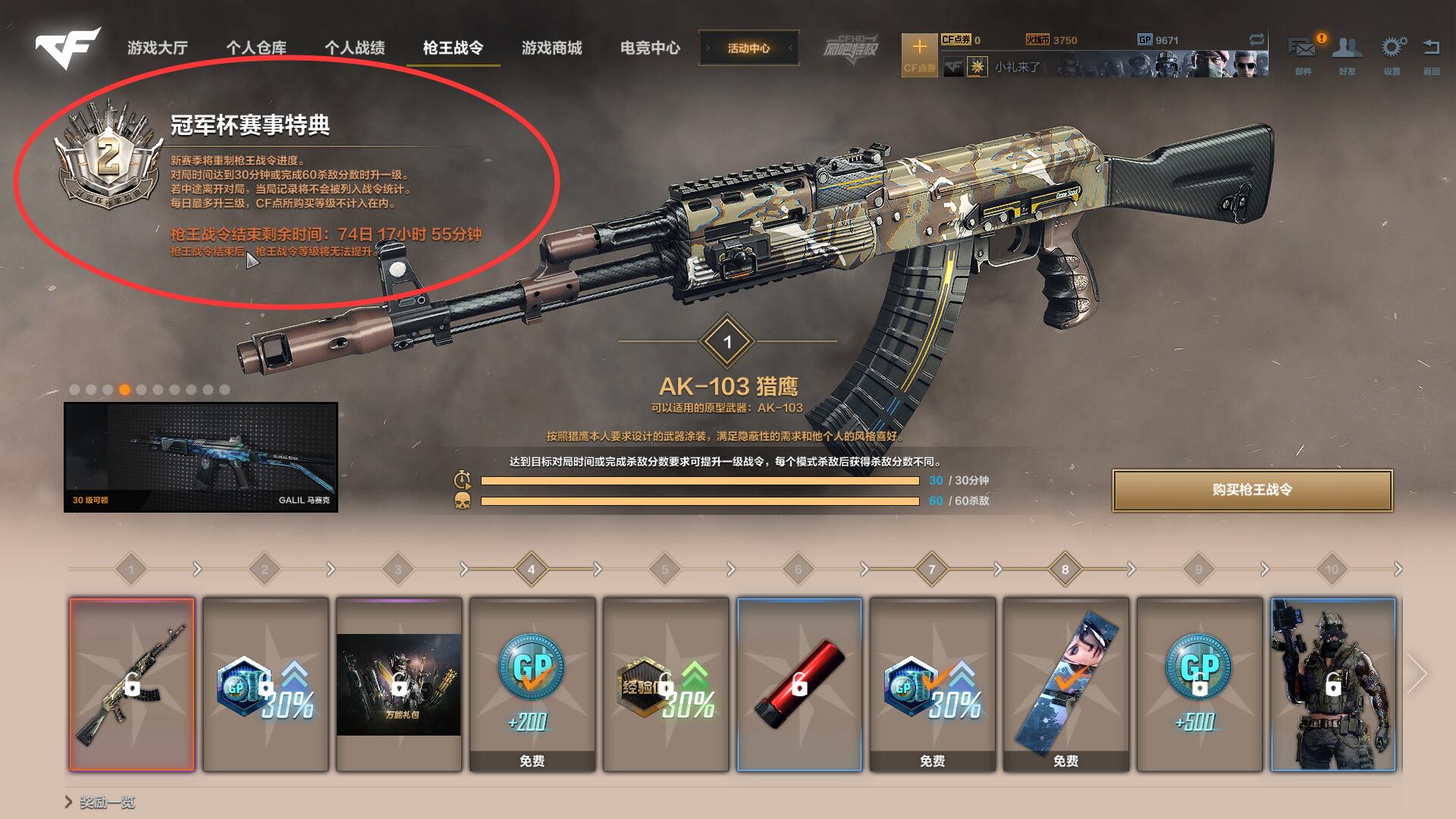Expand the 奖励一览 rewards overview

coord(100,802)
